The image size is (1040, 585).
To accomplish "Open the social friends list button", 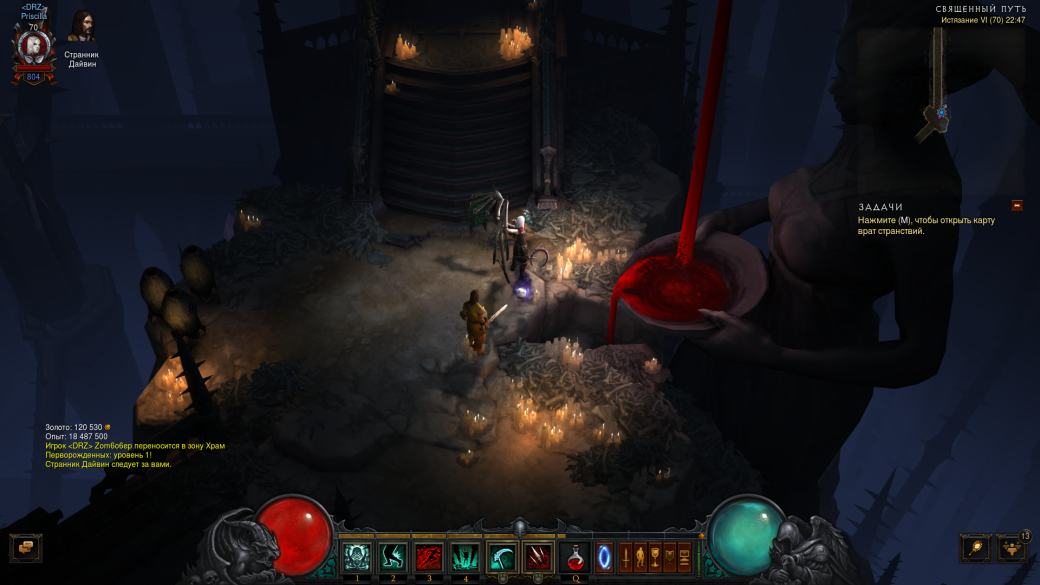I will [x=1011, y=548].
